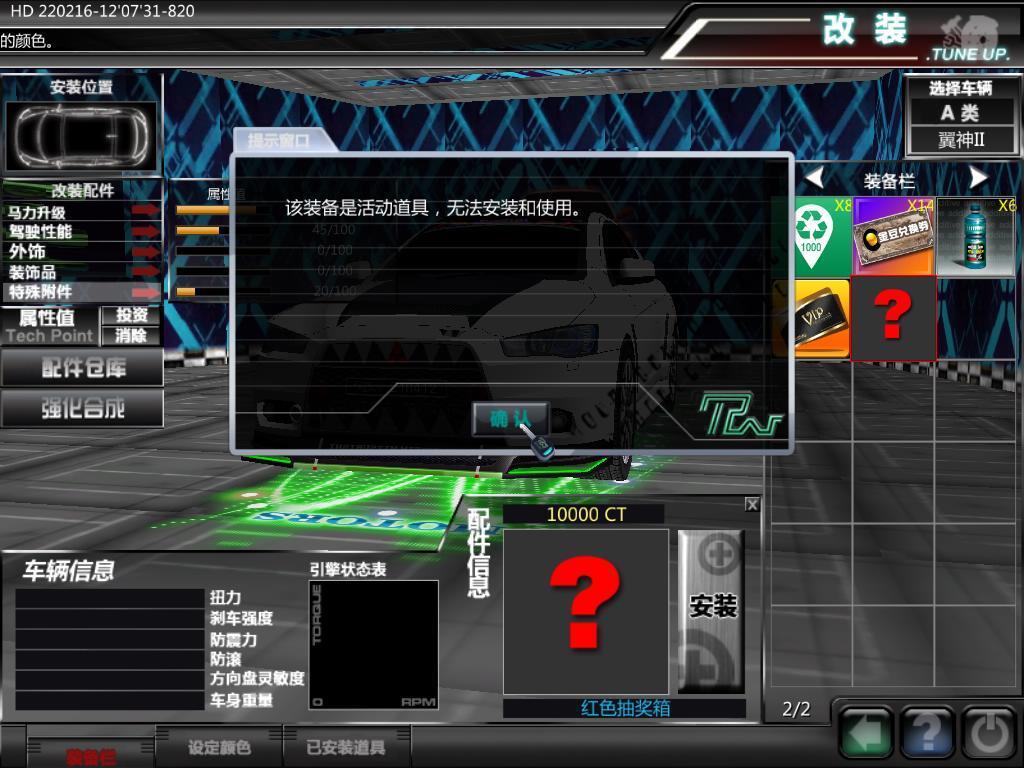Switch to the 设定颜色 tab
Viewport: 1024px width, 768px height.
(x=219, y=747)
